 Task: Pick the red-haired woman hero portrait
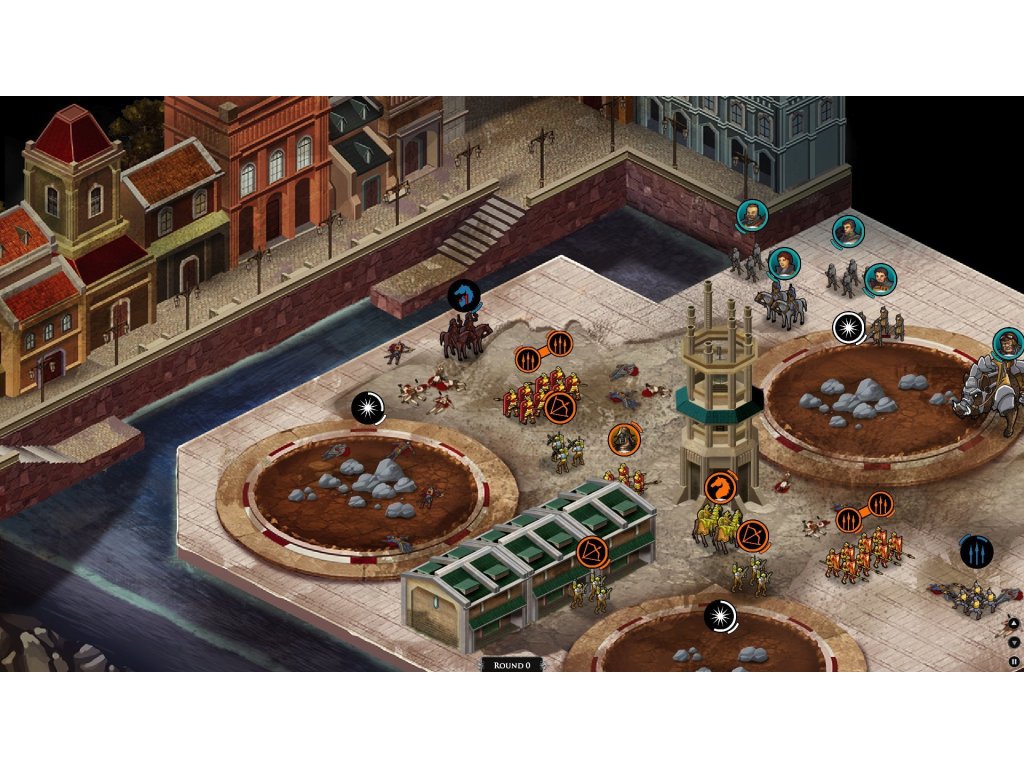click(x=784, y=263)
